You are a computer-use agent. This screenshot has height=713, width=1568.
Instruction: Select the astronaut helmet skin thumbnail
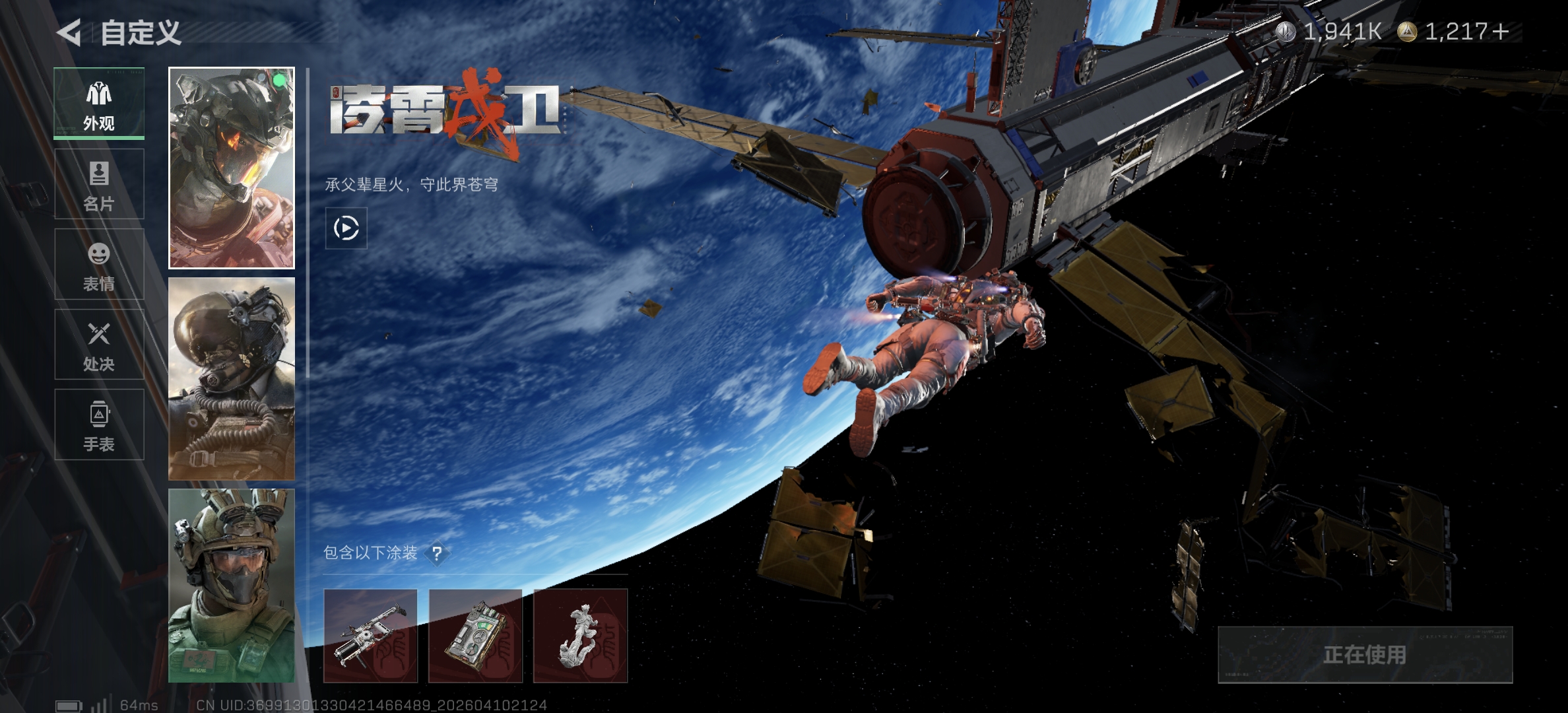(x=232, y=168)
